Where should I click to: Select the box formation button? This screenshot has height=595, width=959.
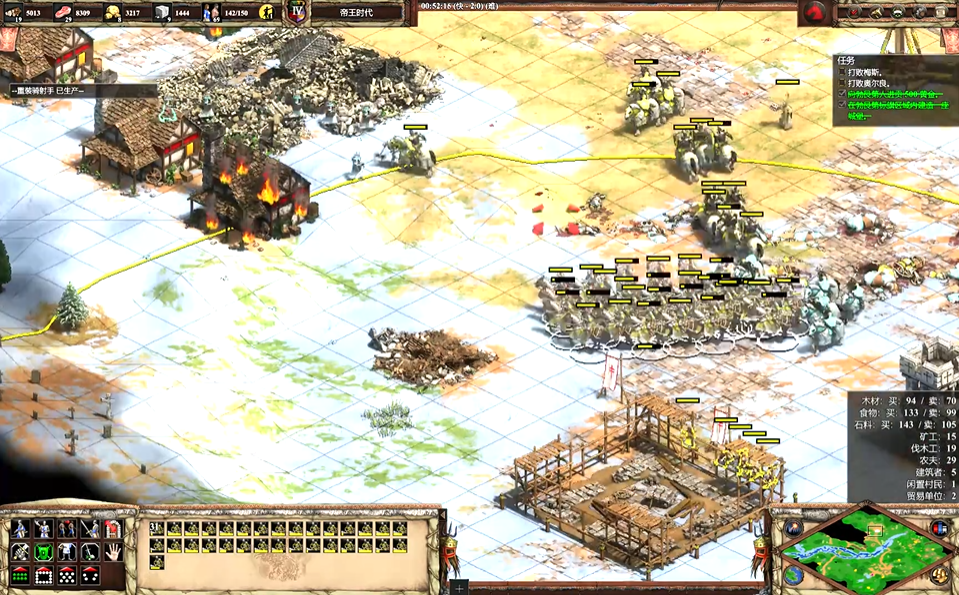click(43, 575)
